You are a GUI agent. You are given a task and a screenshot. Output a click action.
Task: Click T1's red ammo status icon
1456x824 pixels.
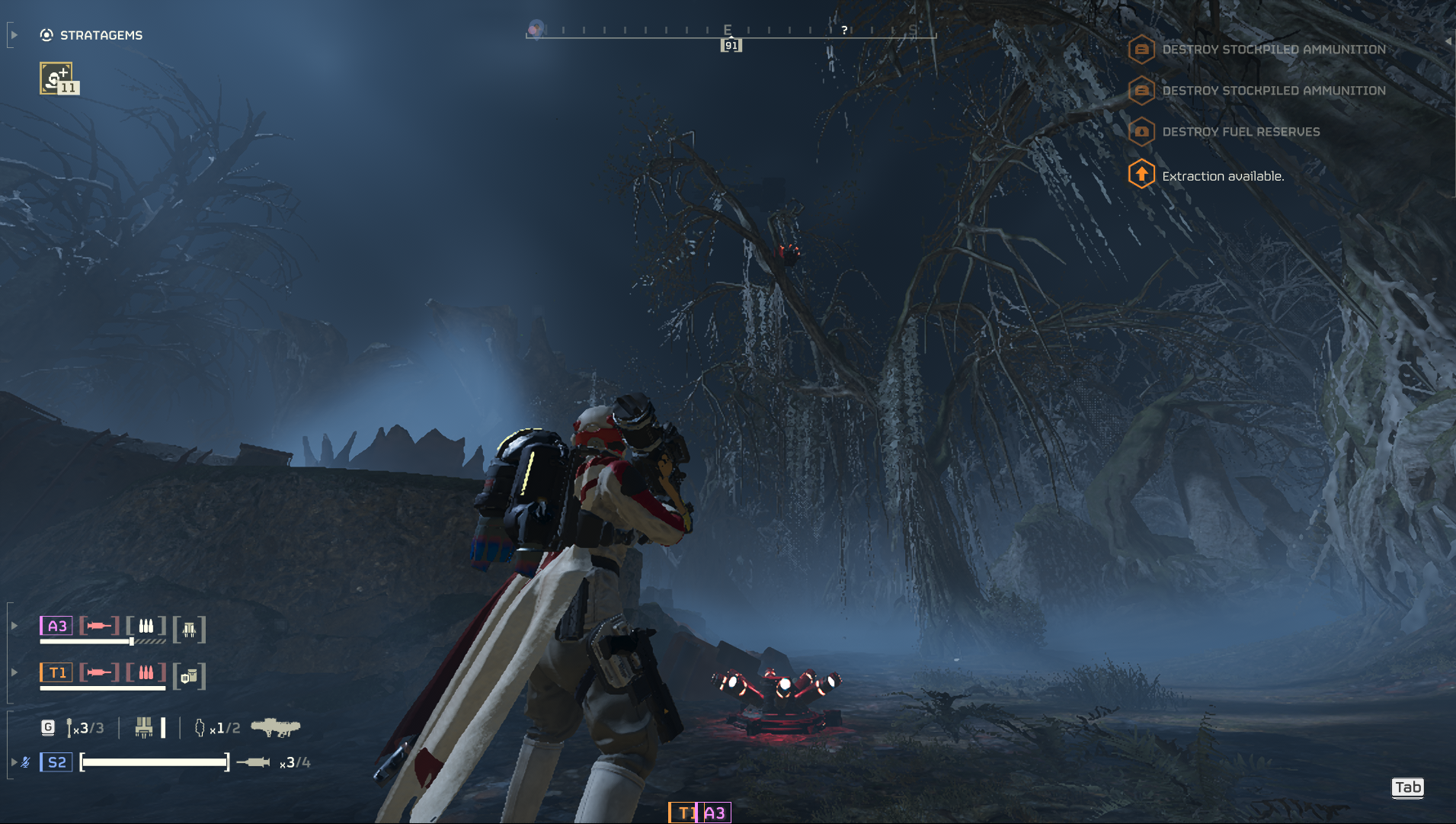[x=146, y=672]
